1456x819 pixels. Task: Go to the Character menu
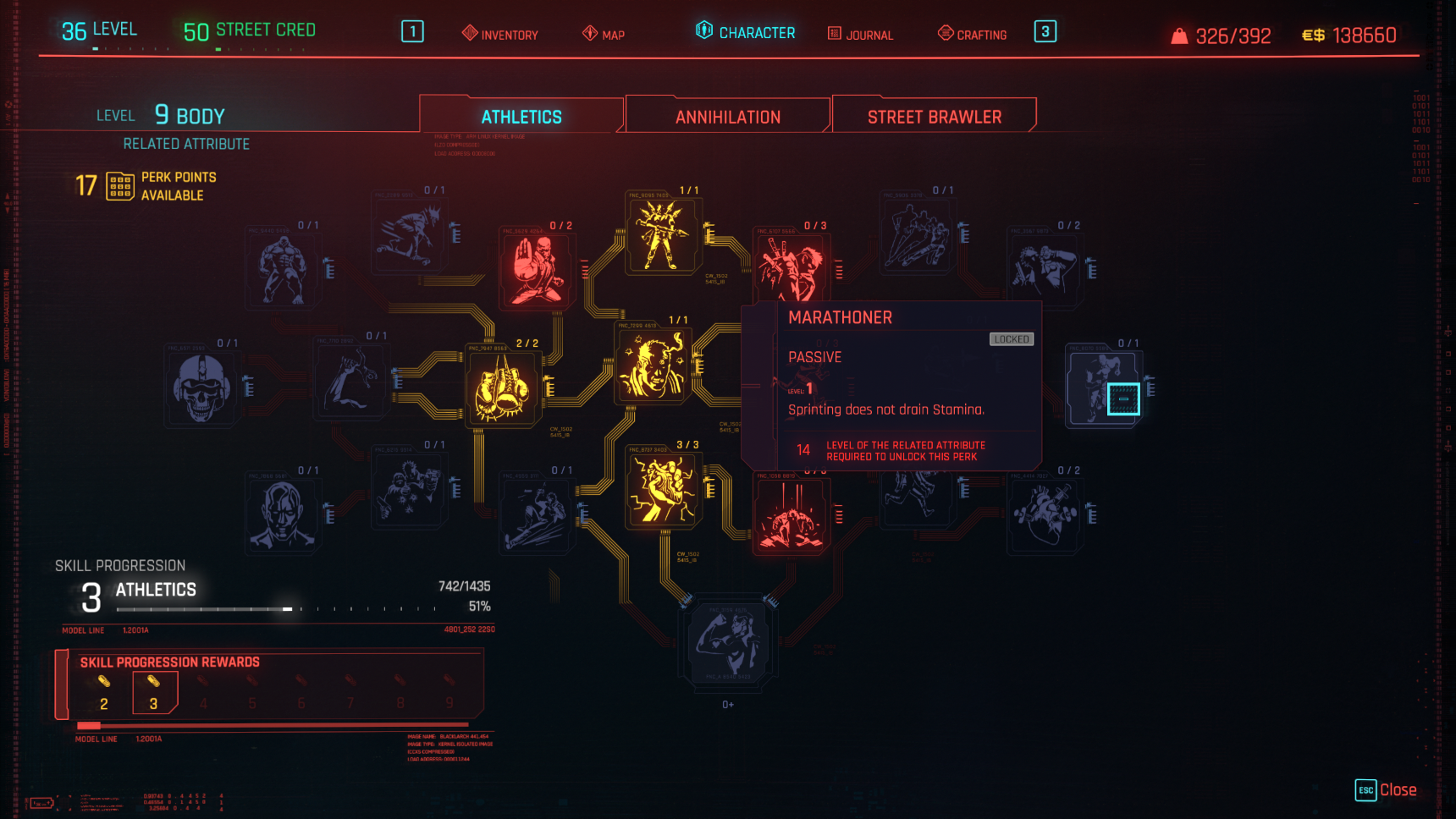point(746,32)
